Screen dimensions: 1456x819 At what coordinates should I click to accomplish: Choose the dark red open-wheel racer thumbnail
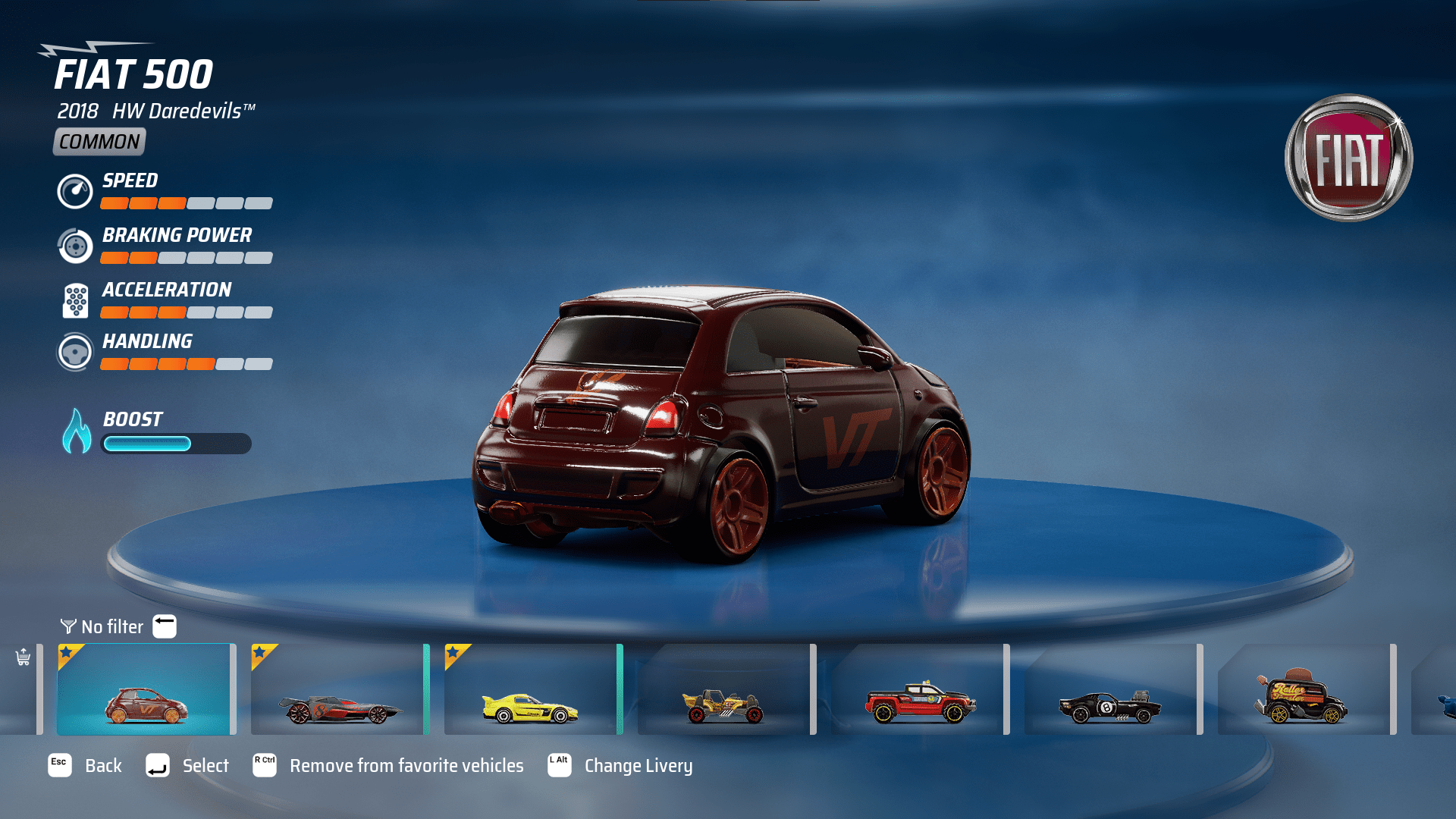click(339, 689)
